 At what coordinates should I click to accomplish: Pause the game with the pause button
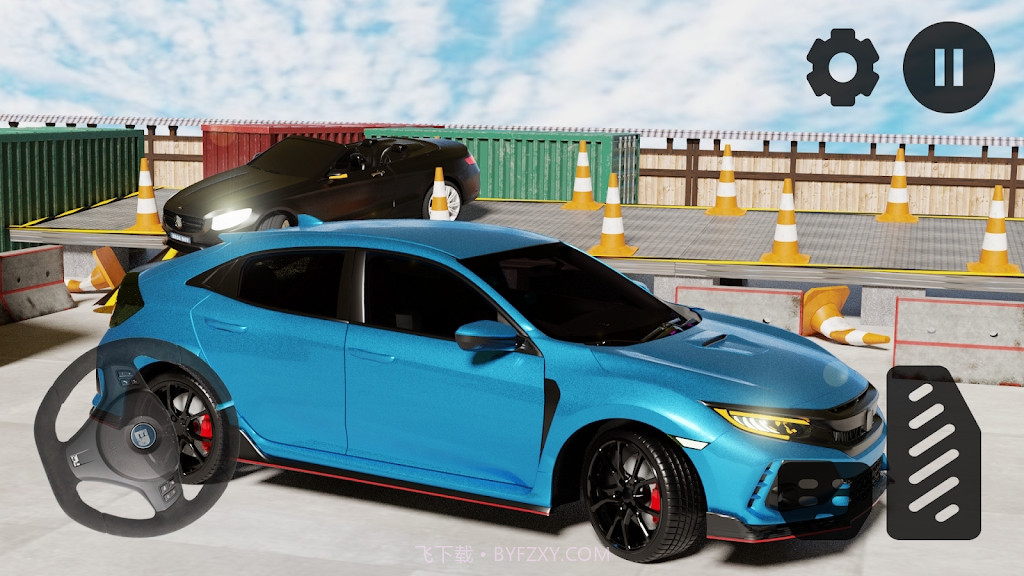(x=948, y=67)
